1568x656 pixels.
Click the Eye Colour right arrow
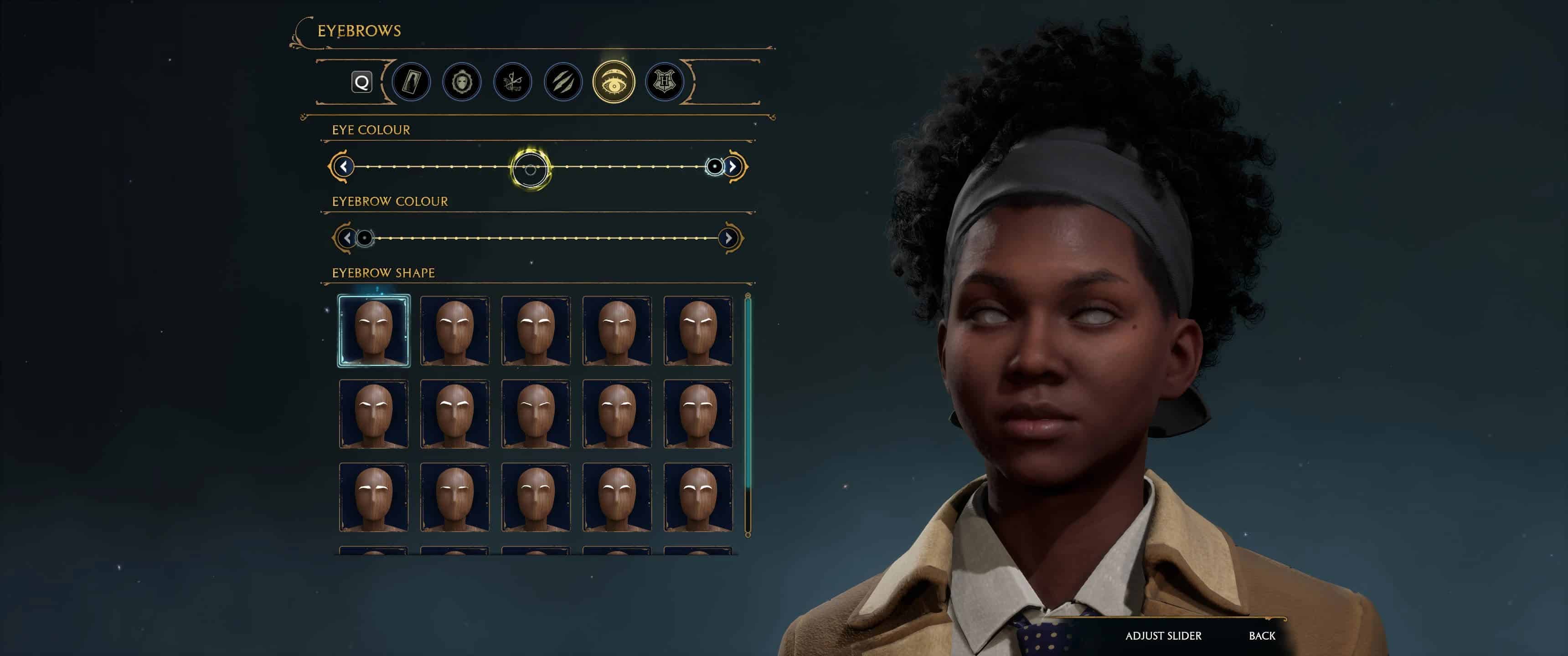coord(733,166)
